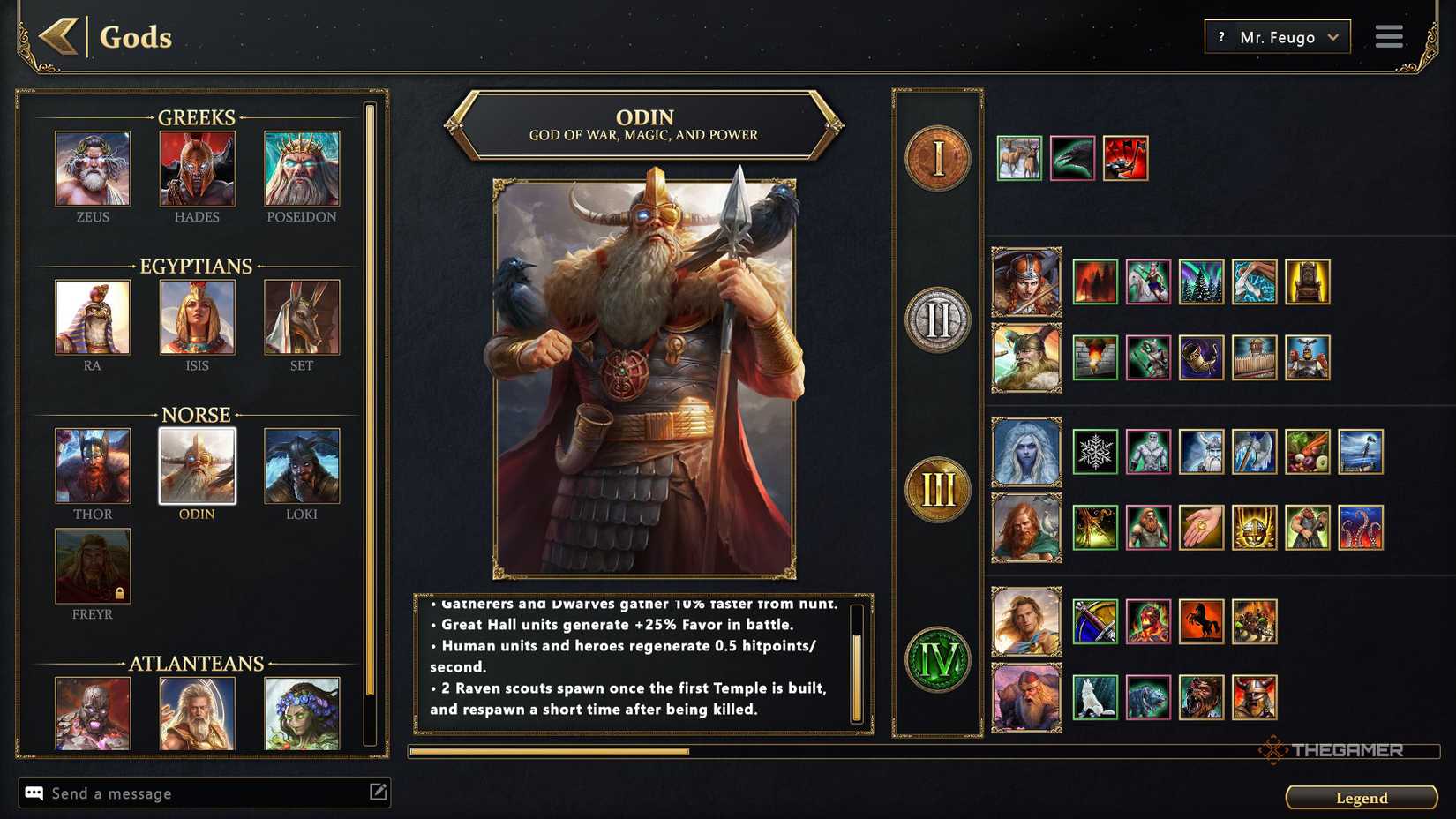1456x819 pixels.
Task: Open the snowflake technology under Skadi
Action: [1095, 452]
